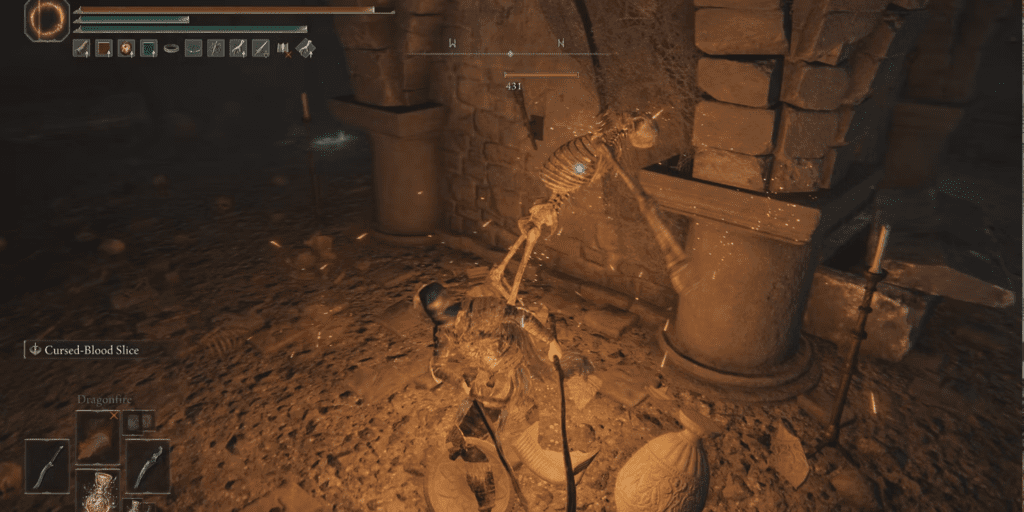Click the ring status effect icon
1024x512 pixels.
[x=171, y=47]
